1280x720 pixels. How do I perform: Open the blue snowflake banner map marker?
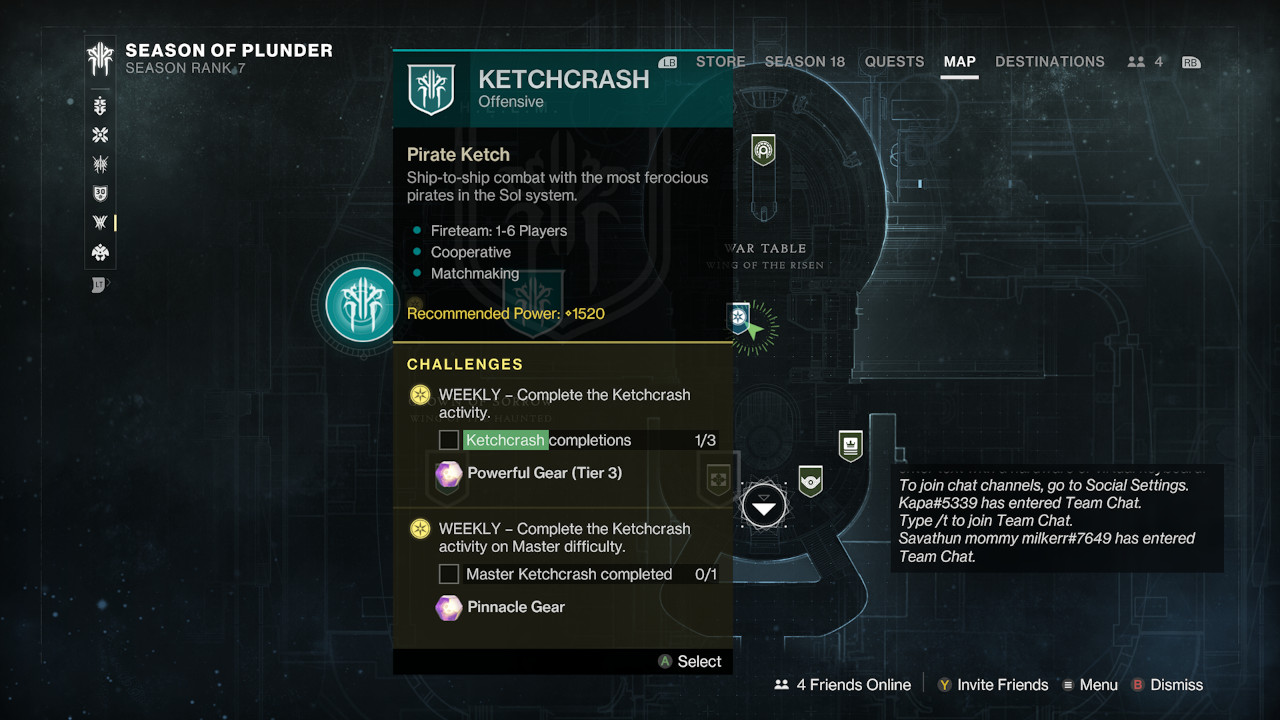point(739,318)
